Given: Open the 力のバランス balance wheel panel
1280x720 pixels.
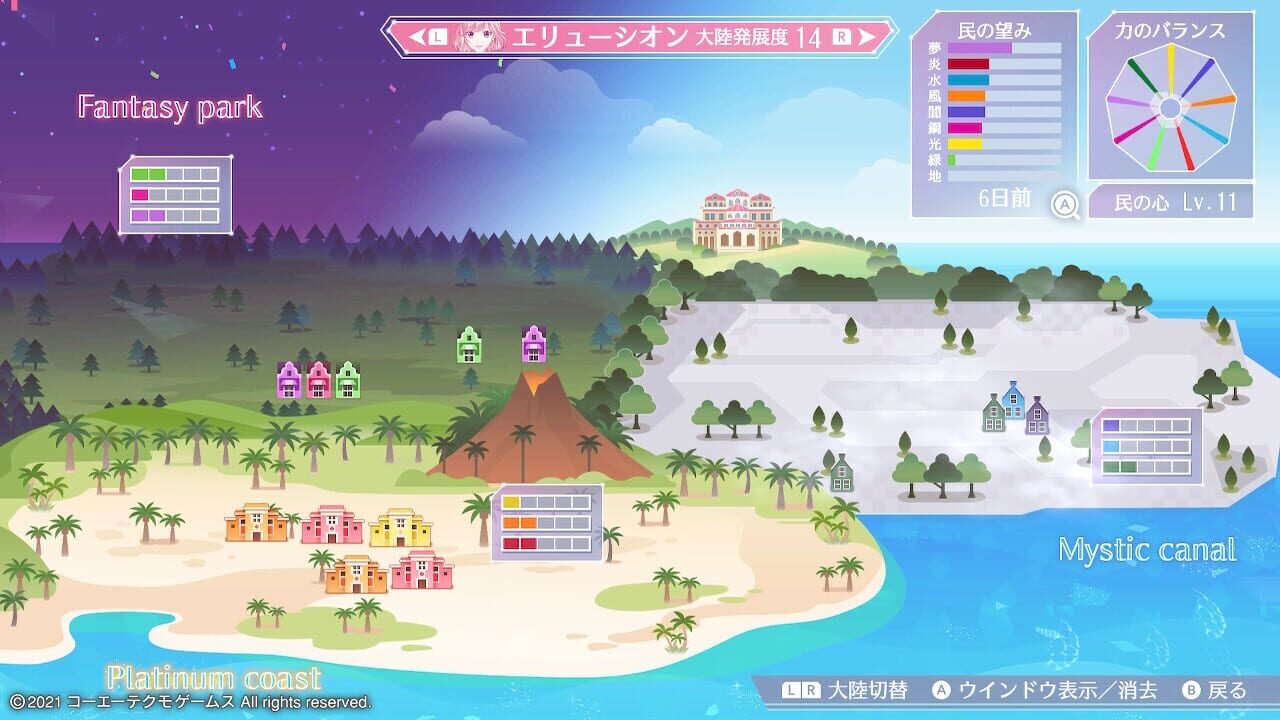Looking at the screenshot, I should pyautogui.click(x=1172, y=110).
